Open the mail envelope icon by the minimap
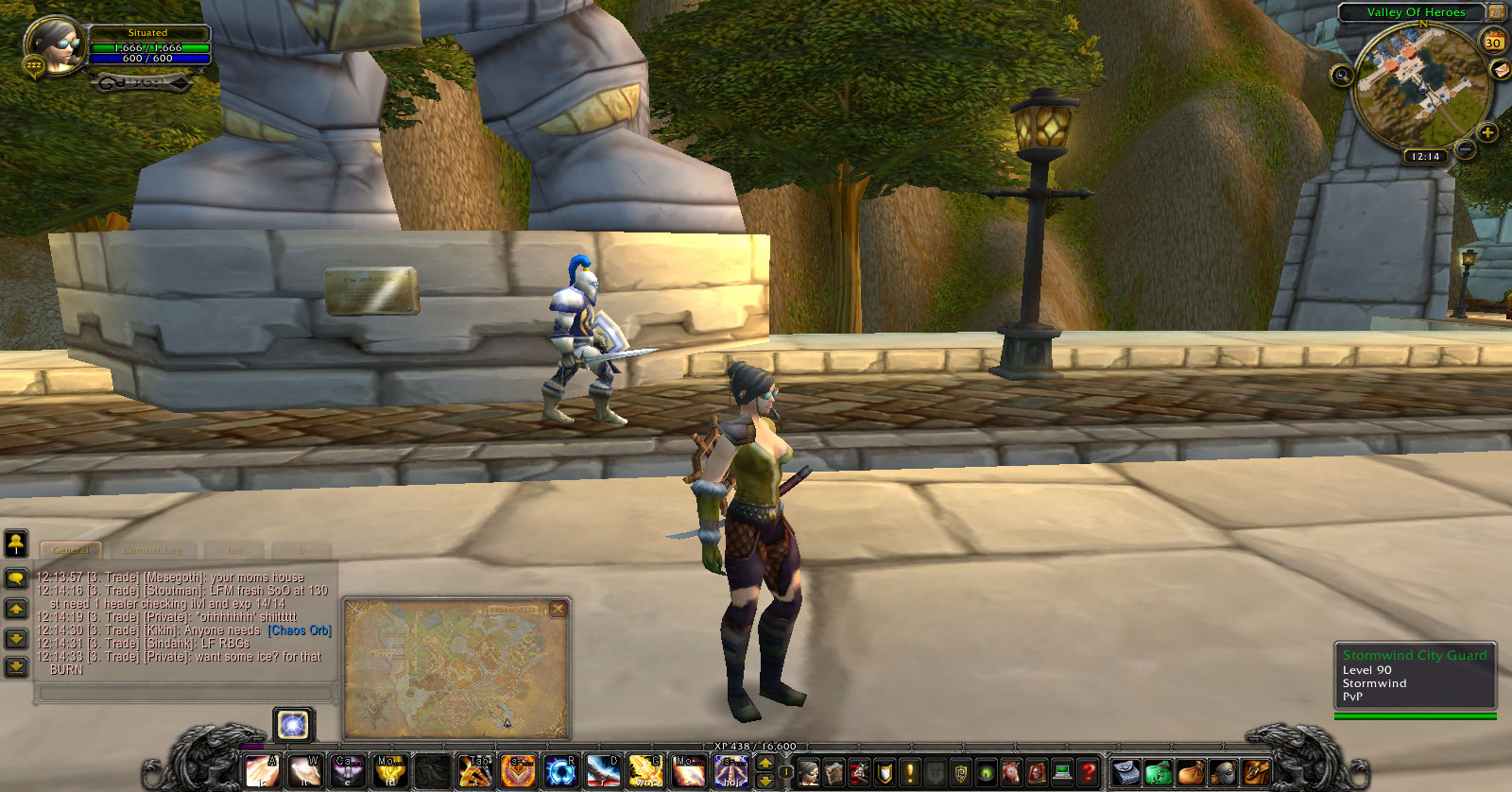Image resolution: width=1512 pixels, height=792 pixels. pos(1499,69)
